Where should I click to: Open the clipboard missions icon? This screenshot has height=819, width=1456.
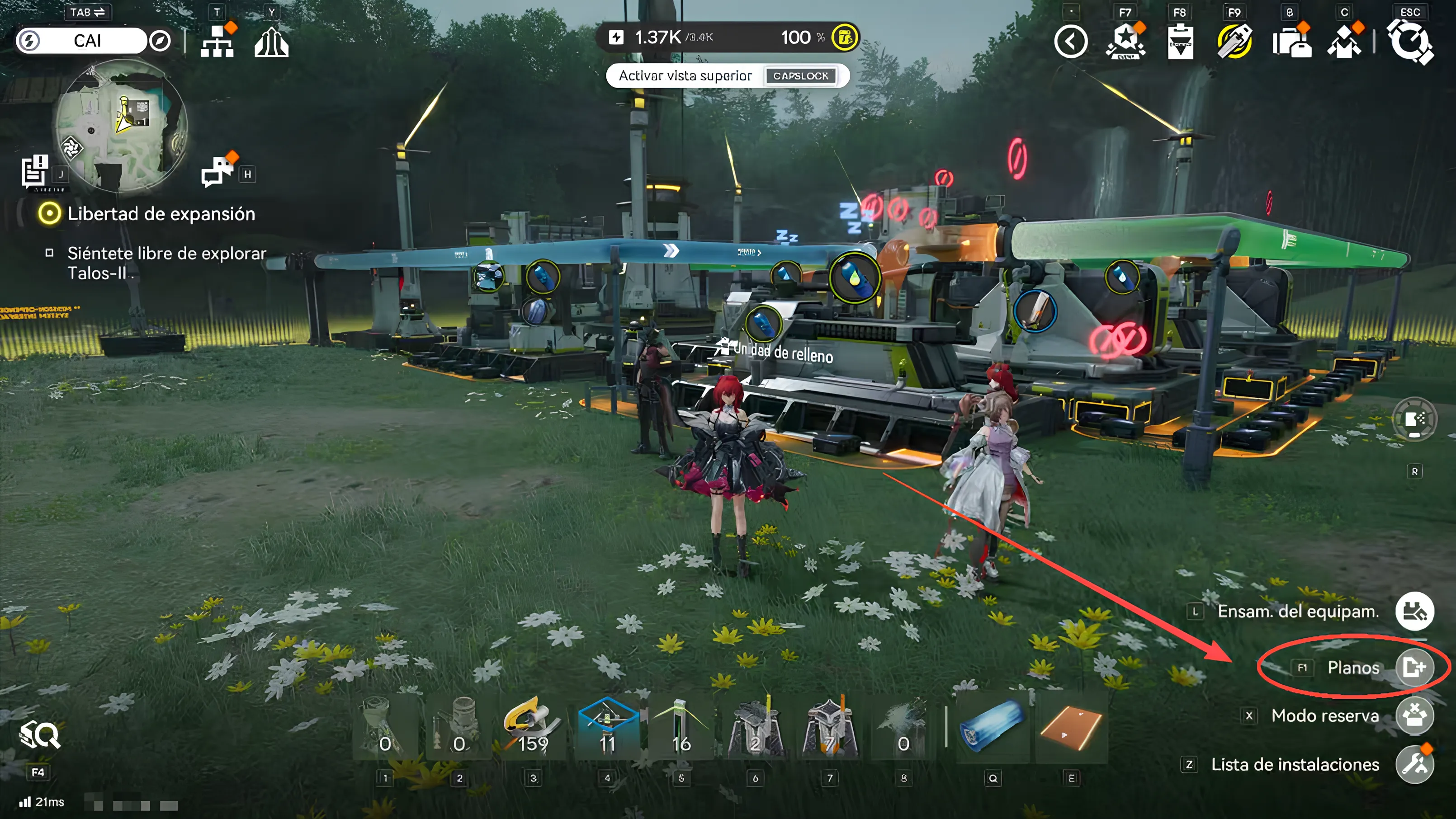point(1180,42)
